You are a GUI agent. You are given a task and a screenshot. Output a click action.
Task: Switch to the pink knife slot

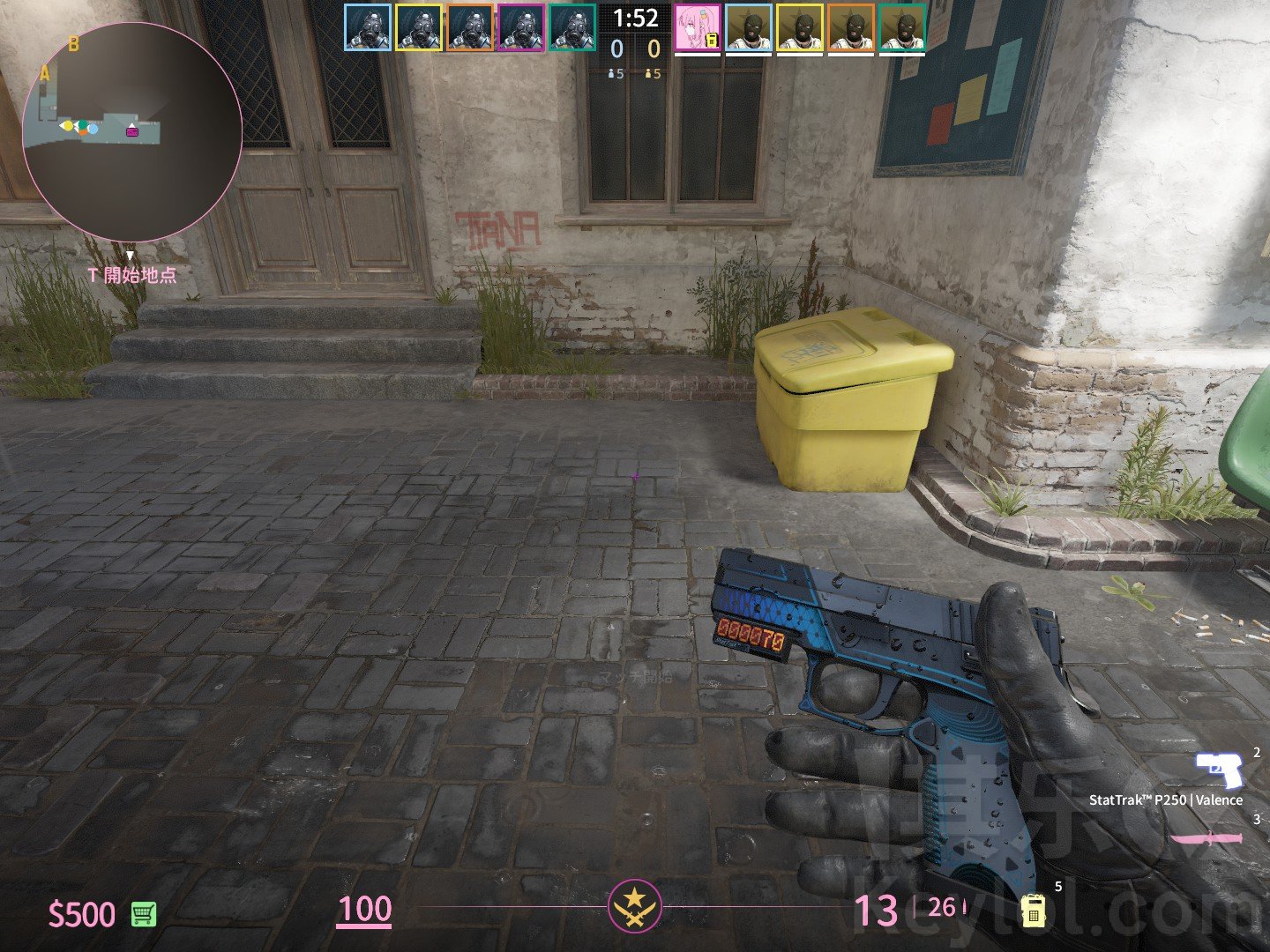[1206, 837]
